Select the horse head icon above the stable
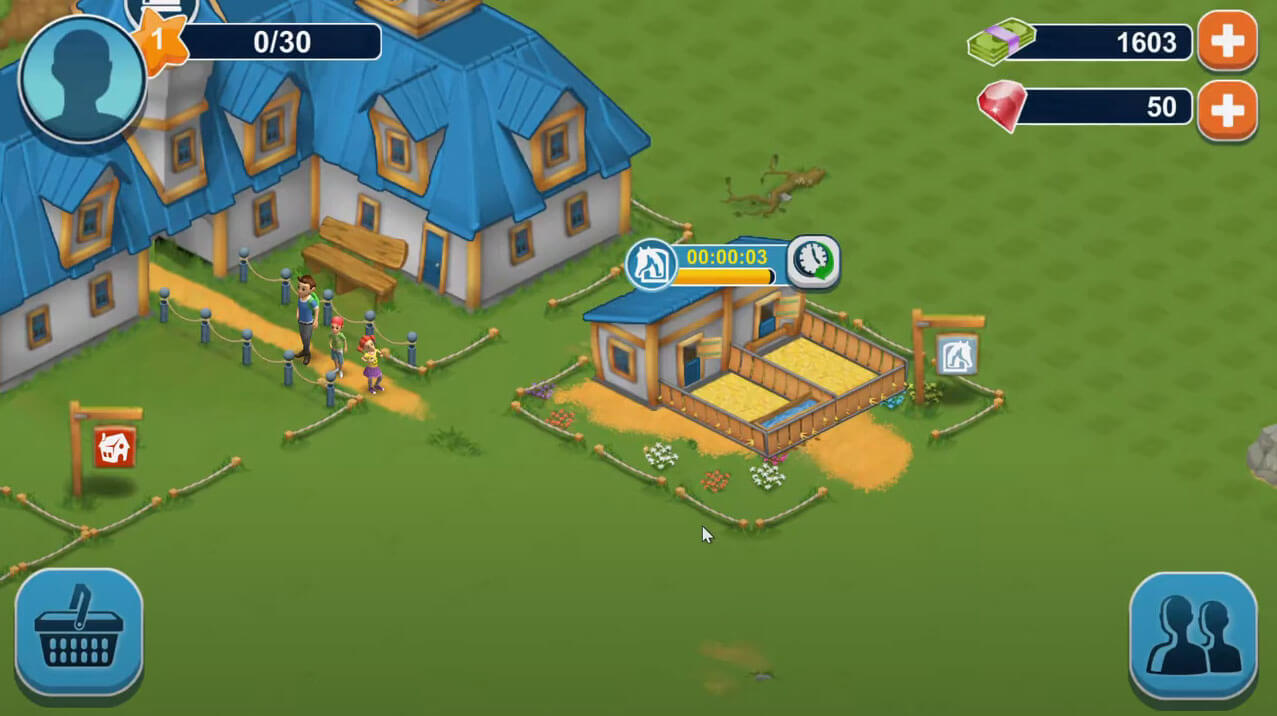1277x716 pixels. (x=649, y=264)
